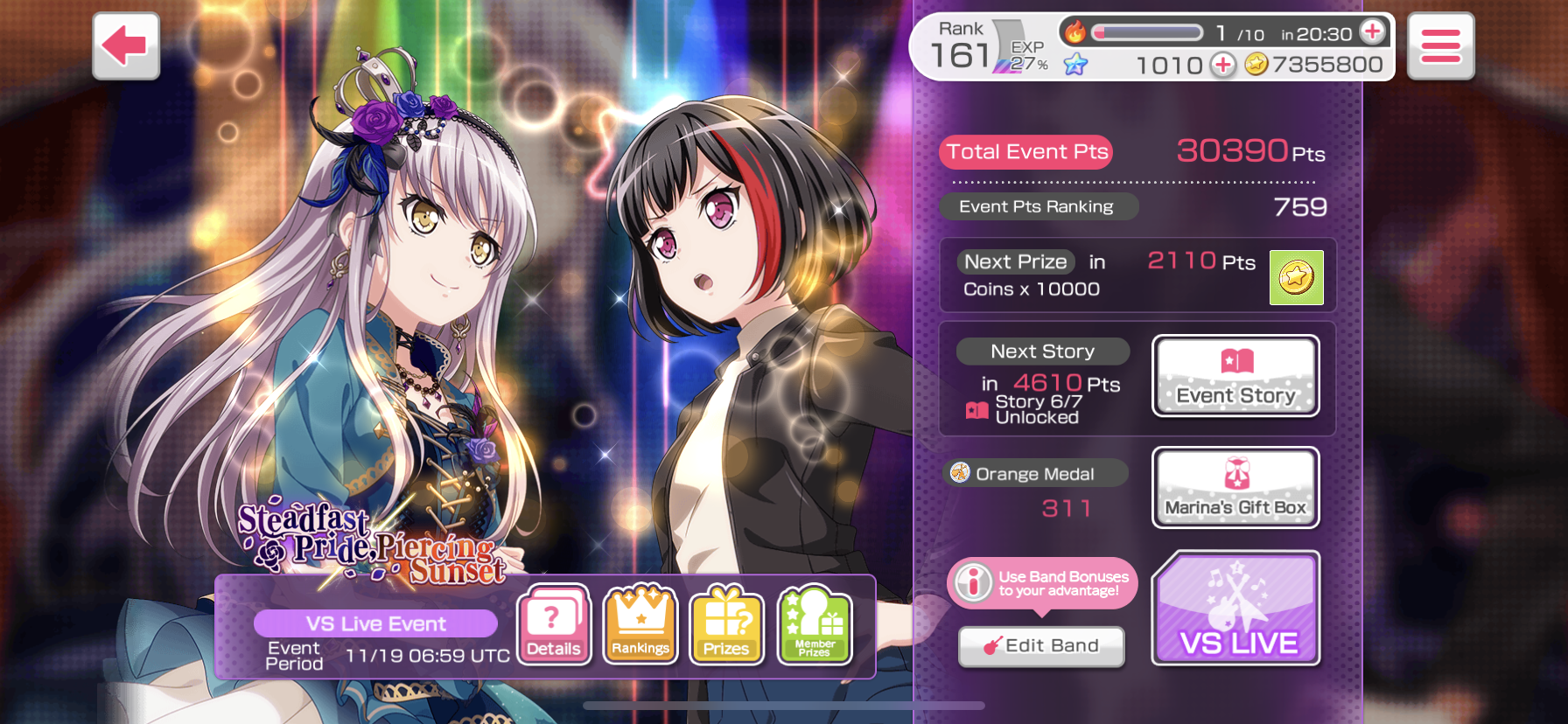Open Marina's Gift Box
Viewport: 1568px width, 724px height.
click(x=1235, y=488)
